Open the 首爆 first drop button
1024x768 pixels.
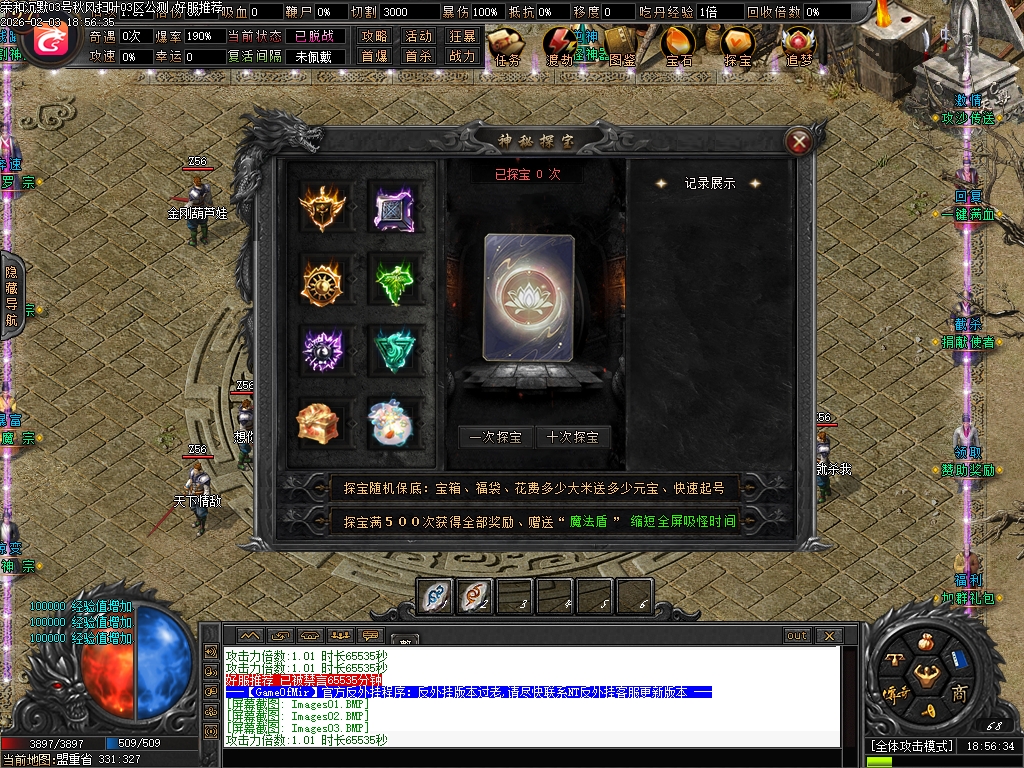[x=375, y=57]
